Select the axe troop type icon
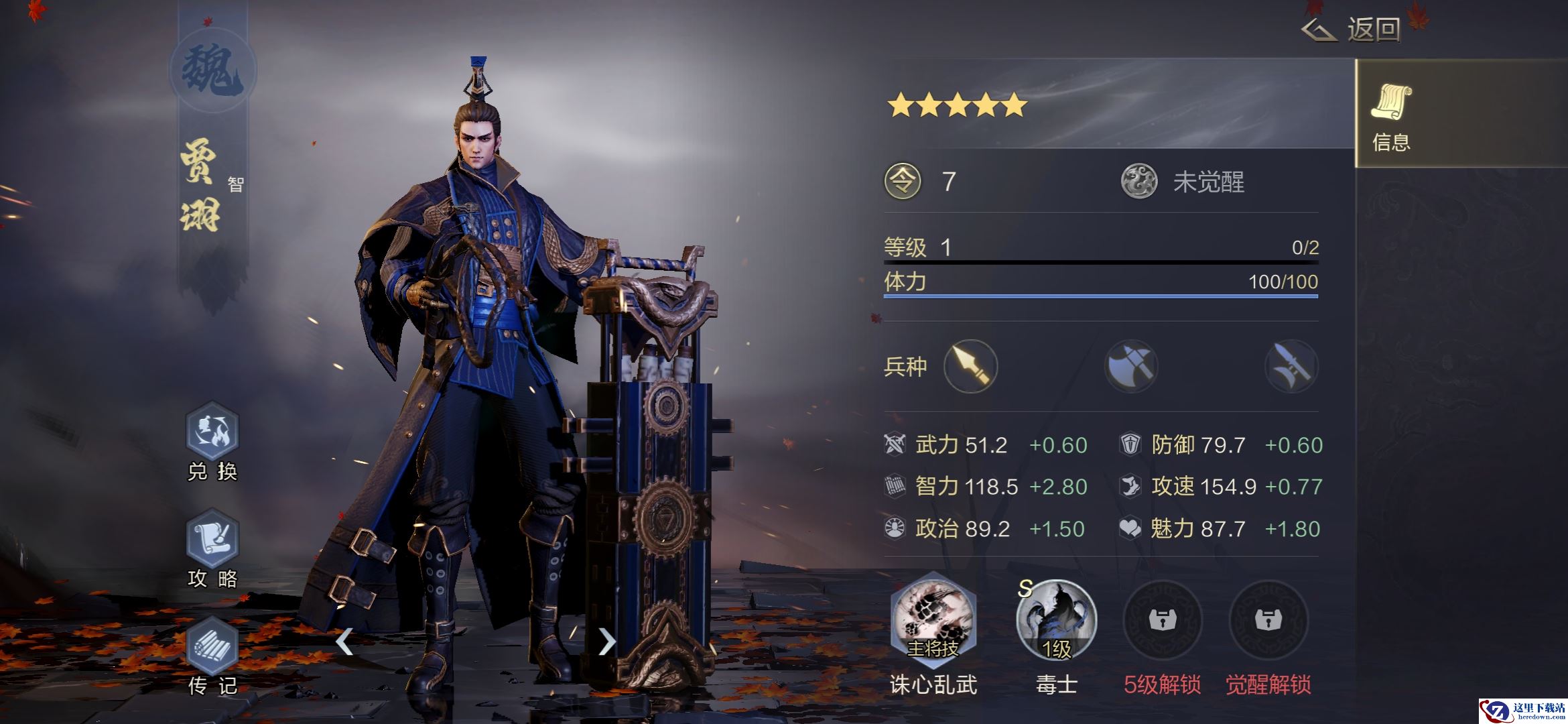The width and height of the screenshot is (1568, 724). click(x=1131, y=366)
